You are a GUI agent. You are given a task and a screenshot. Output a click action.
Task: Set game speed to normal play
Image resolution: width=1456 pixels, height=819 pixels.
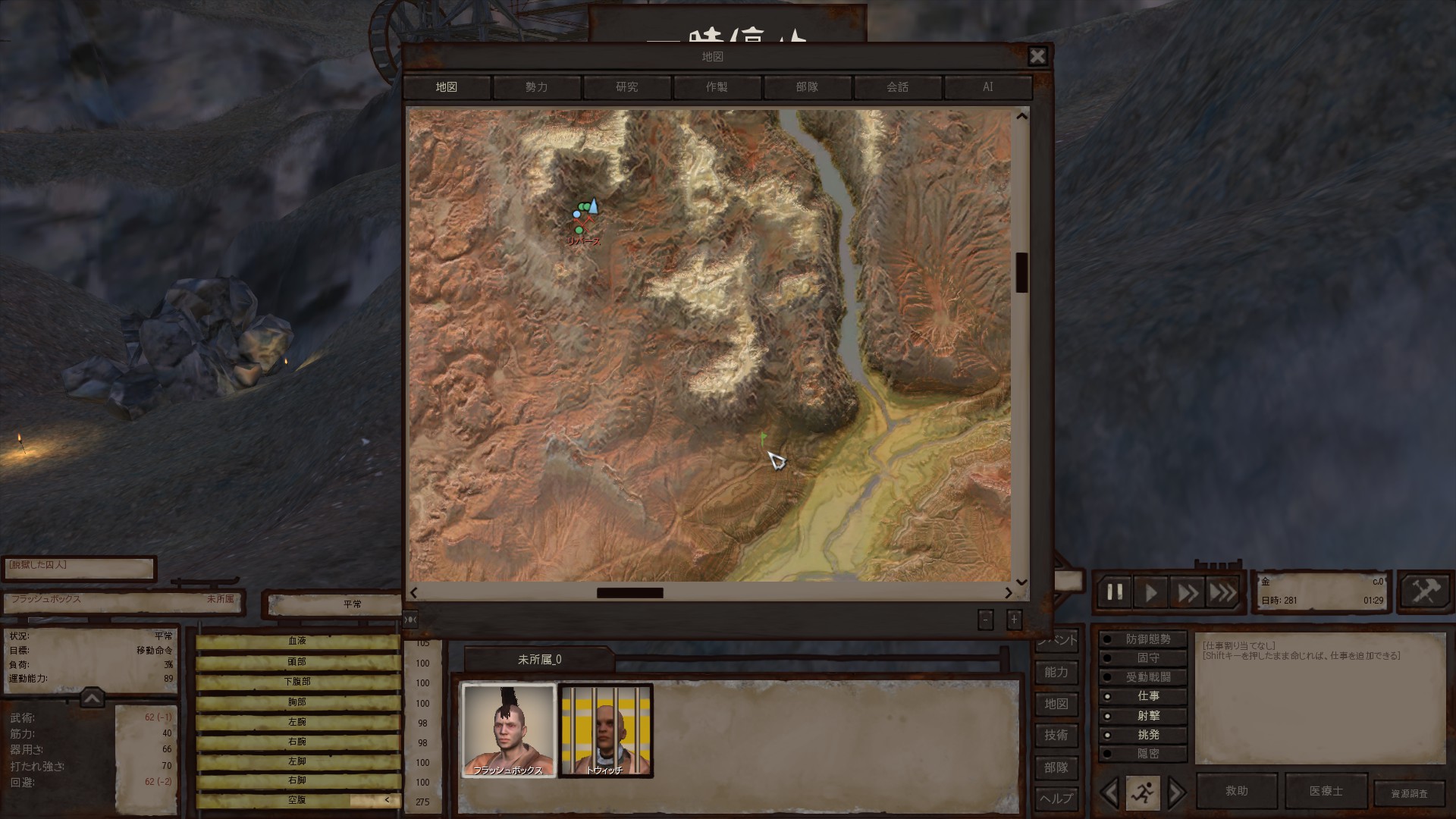click(x=1151, y=592)
